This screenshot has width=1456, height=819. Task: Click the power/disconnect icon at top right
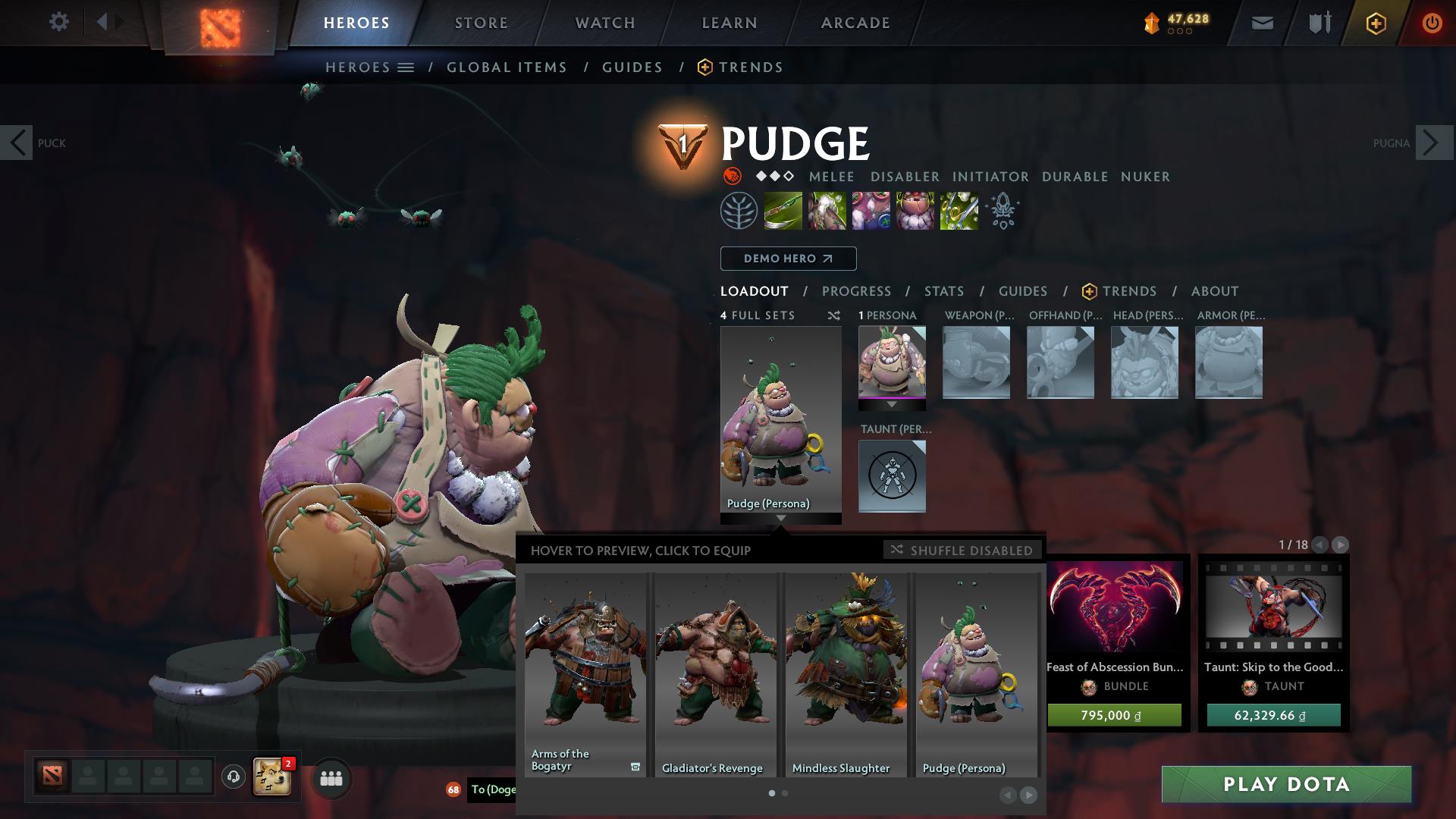click(1432, 23)
